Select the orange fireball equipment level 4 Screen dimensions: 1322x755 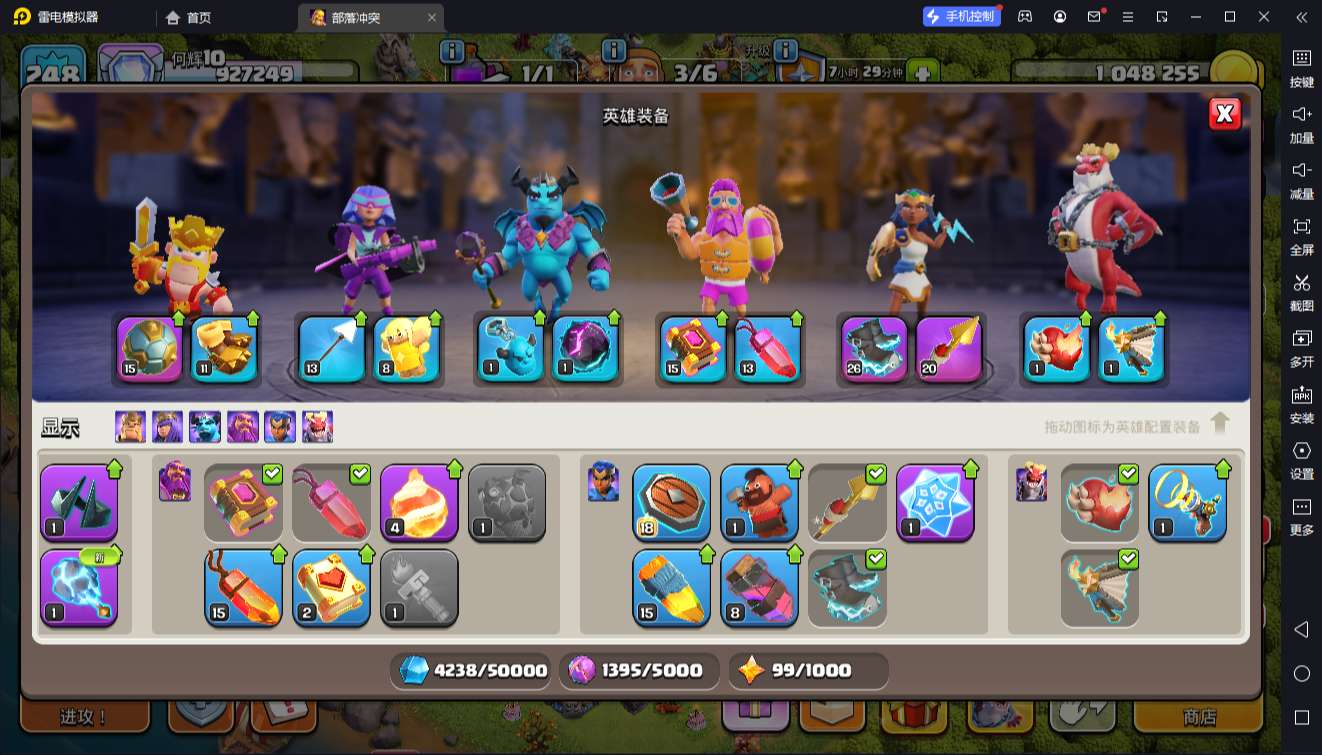point(419,502)
